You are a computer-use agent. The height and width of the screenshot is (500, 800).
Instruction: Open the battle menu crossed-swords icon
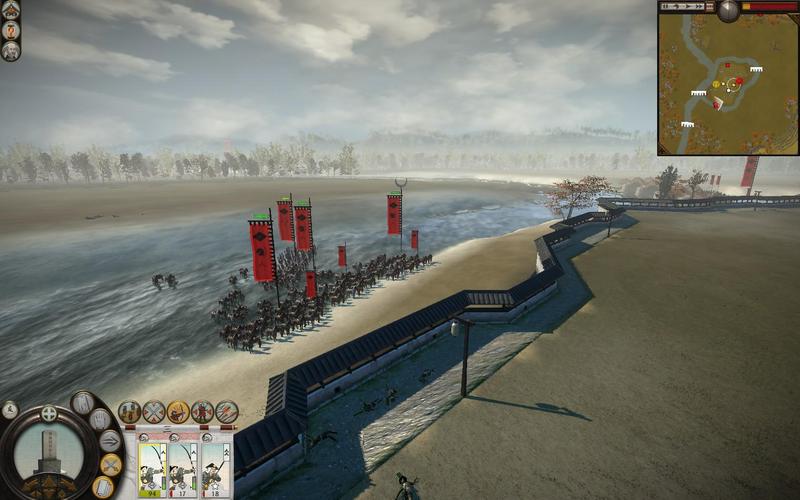(x=11, y=10)
